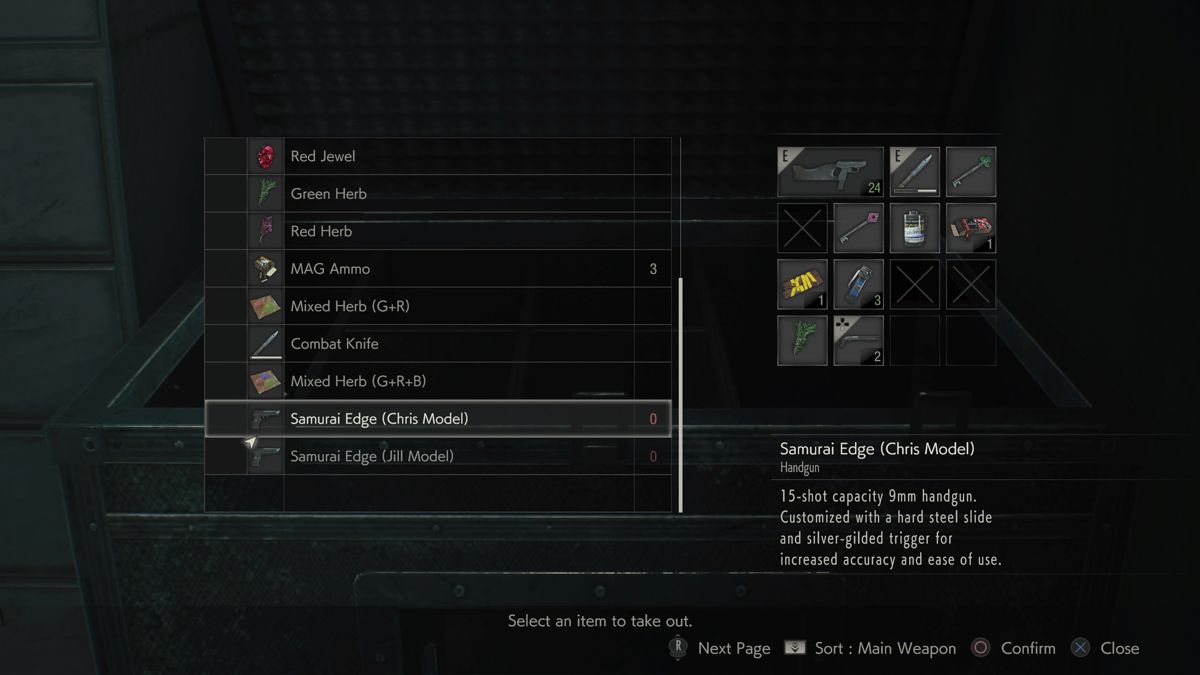Select the blue flash grenade slot
The image size is (1200, 675).
(x=859, y=284)
